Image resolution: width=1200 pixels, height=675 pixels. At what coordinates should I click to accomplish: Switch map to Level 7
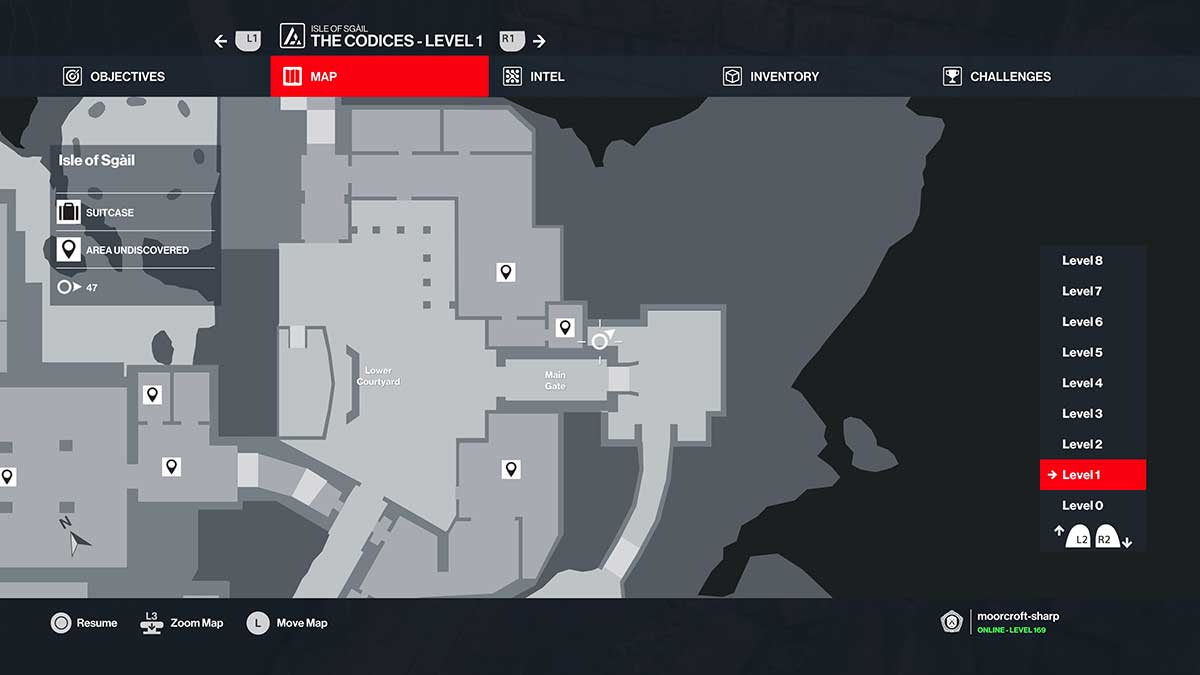click(x=1082, y=291)
